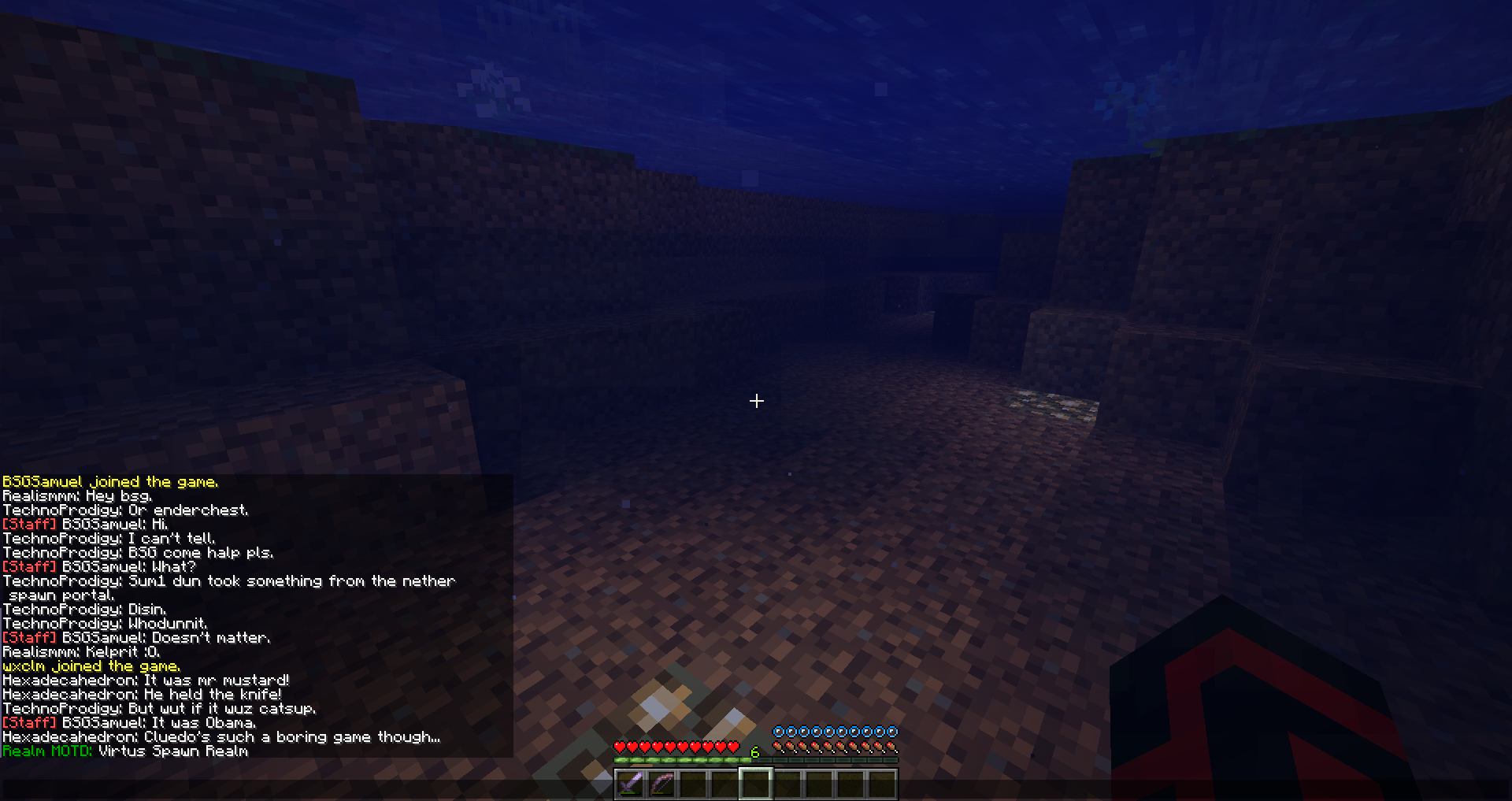Image resolution: width=1512 pixels, height=801 pixels.
Task: Click TechnoProdigy's 'Whodunnit' chat message
Action: [x=106, y=623]
